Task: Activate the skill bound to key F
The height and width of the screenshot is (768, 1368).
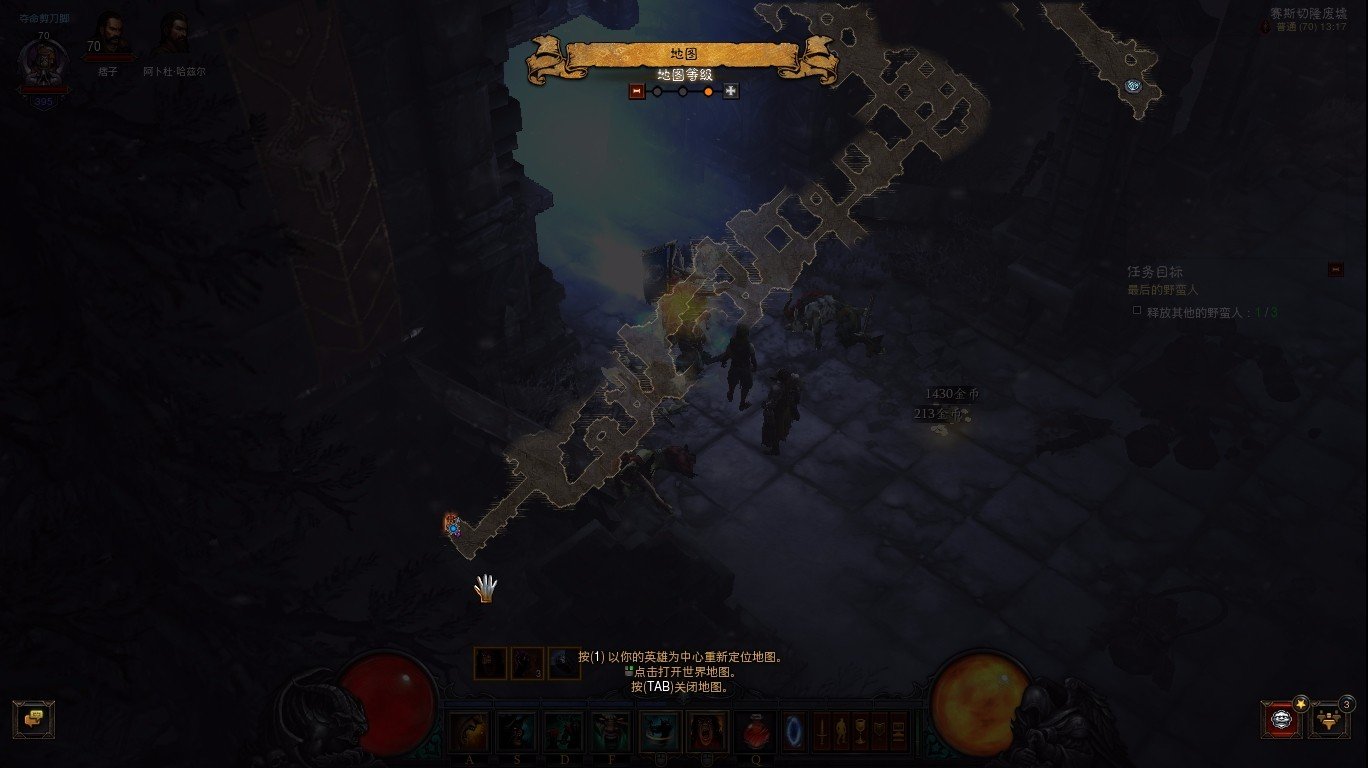Action: tap(610, 732)
